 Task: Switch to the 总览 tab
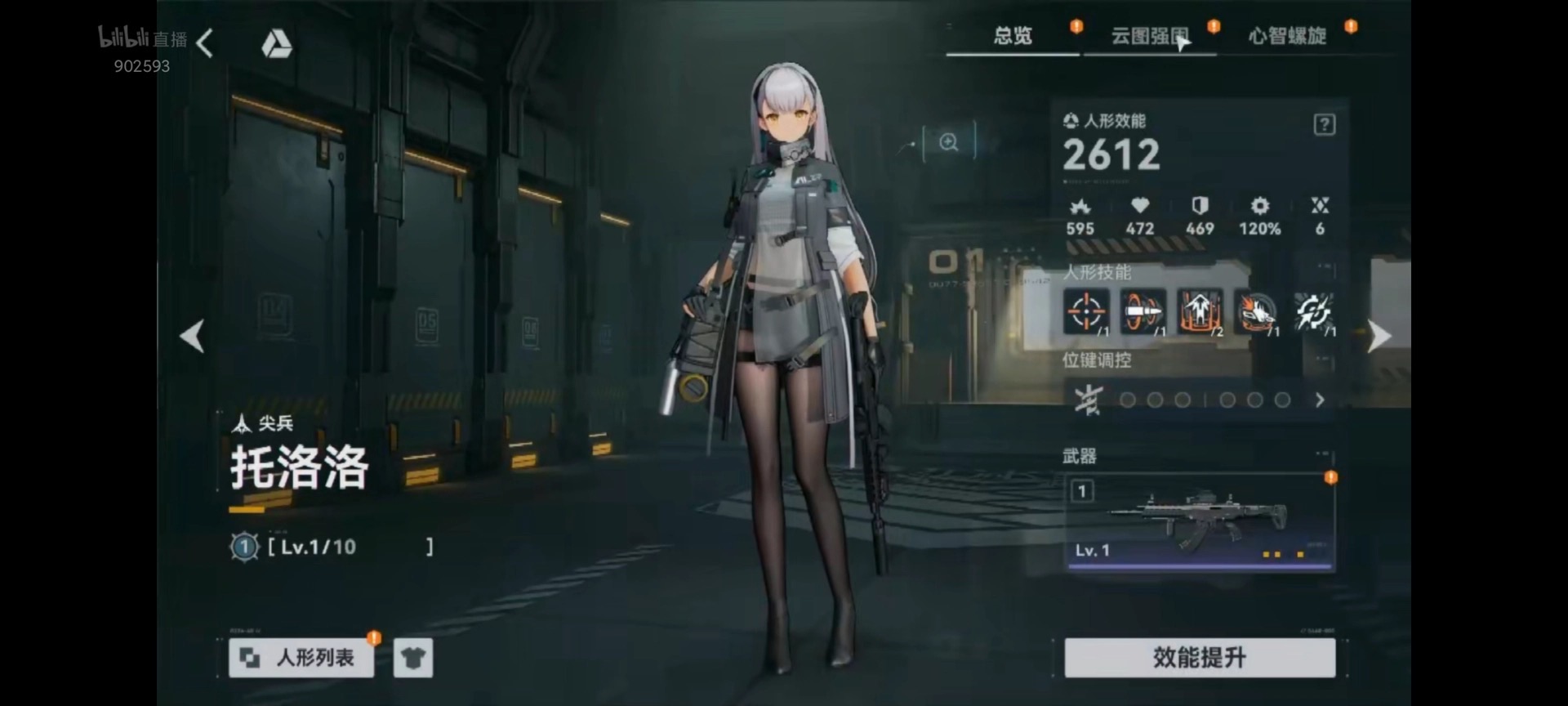click(x=1013, y=36)
